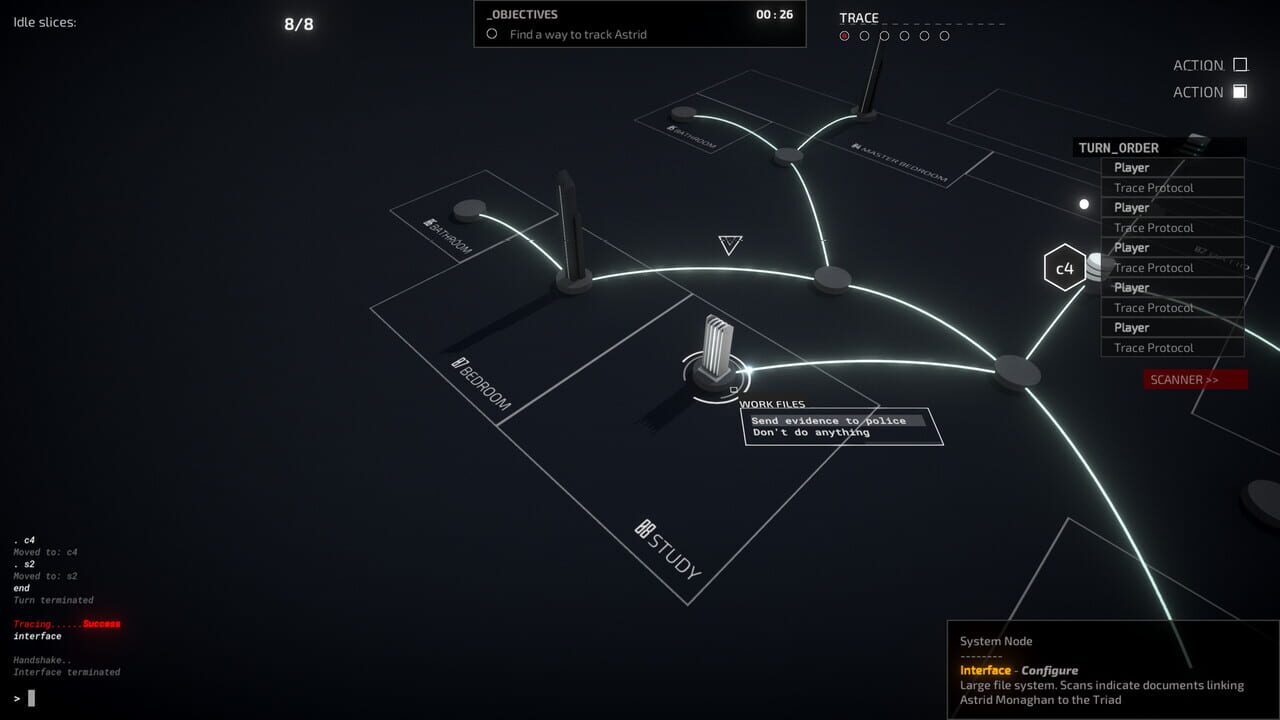1280x720 pixels.
Task: Click the red trace progress dot
Action: 844,35
